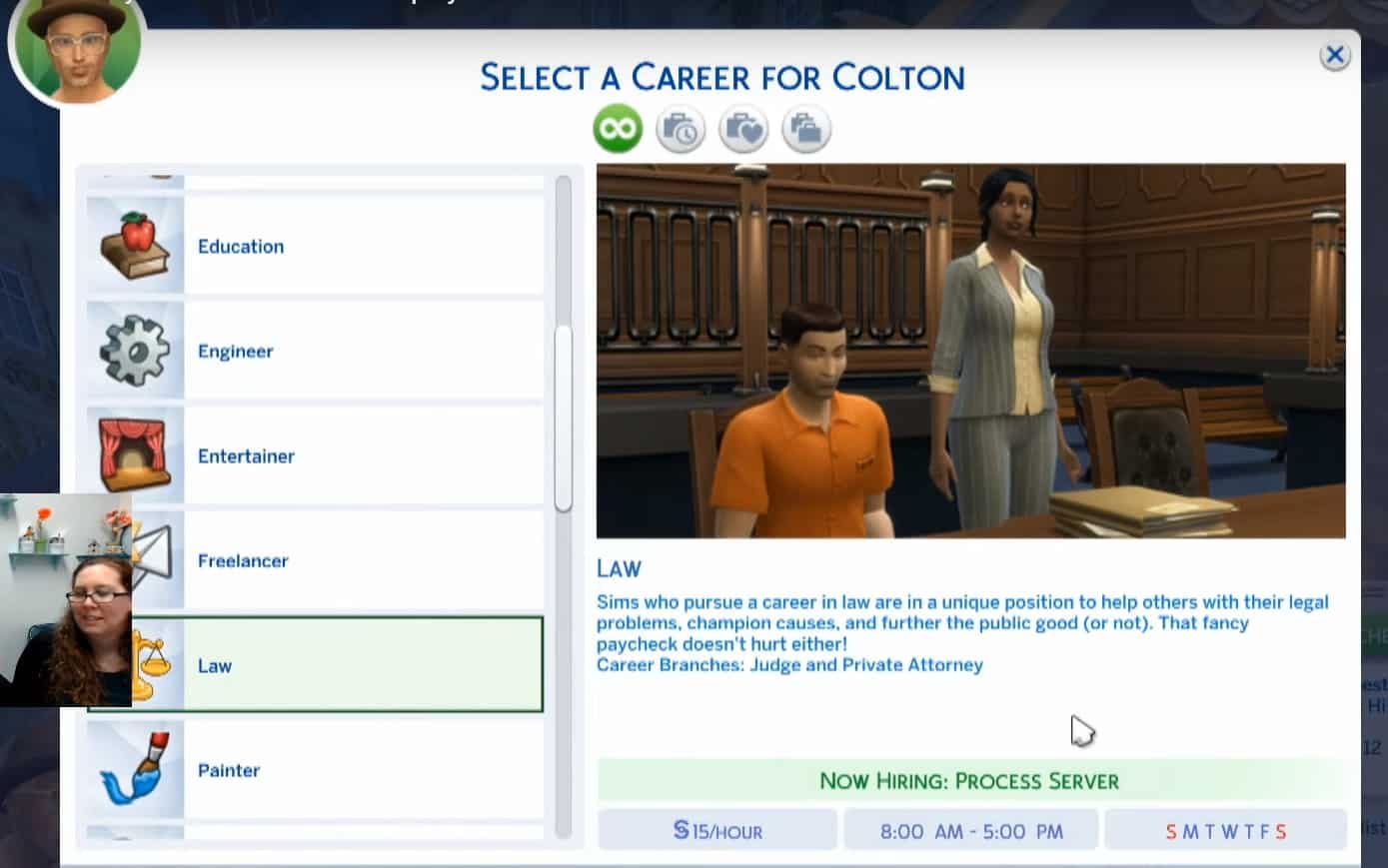Click Colton's Sim portrait
Viewport: 1388px width, 868px height.
77,48
